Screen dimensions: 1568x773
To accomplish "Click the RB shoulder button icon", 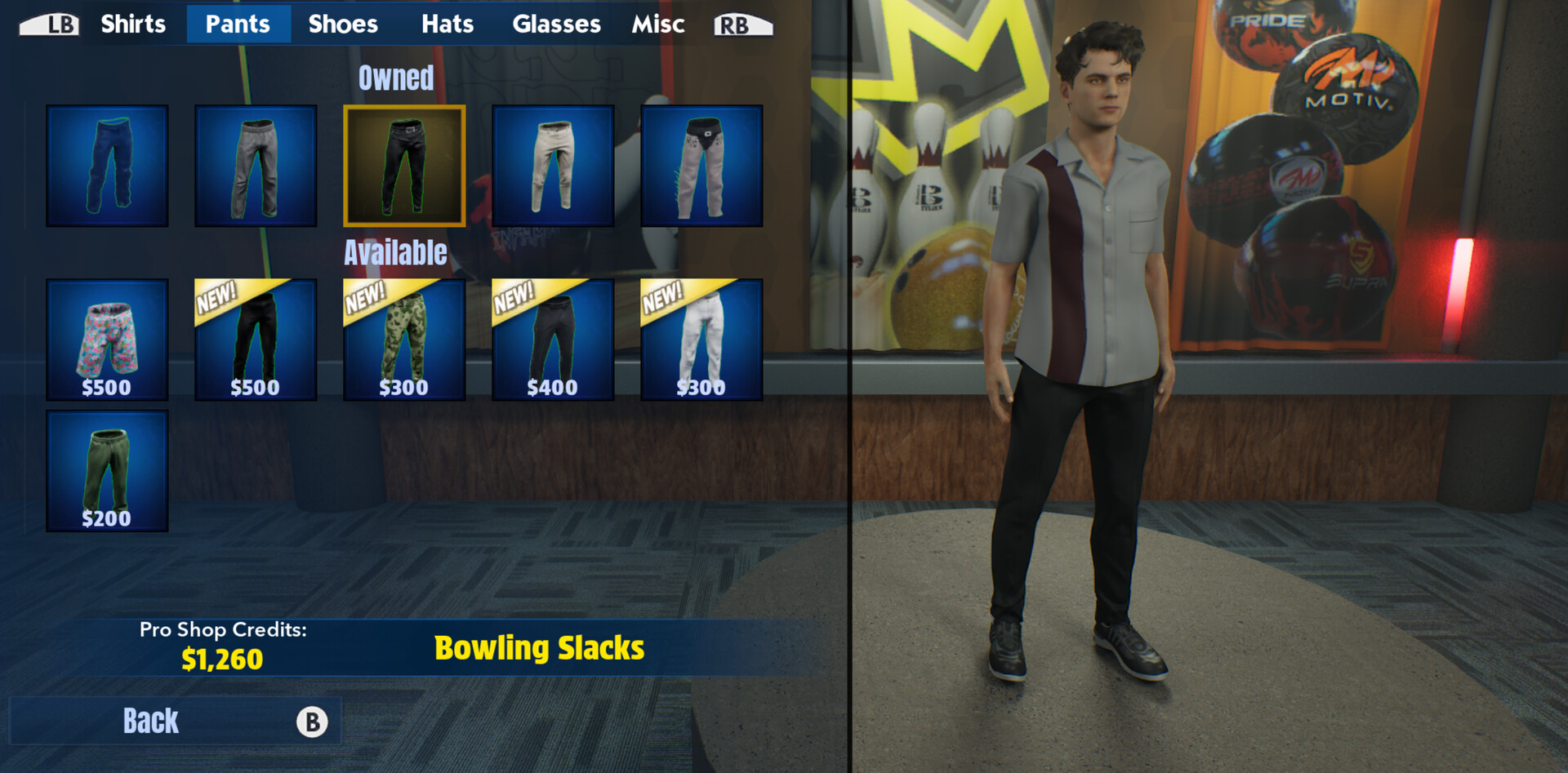I will click(x=737, y=24).
